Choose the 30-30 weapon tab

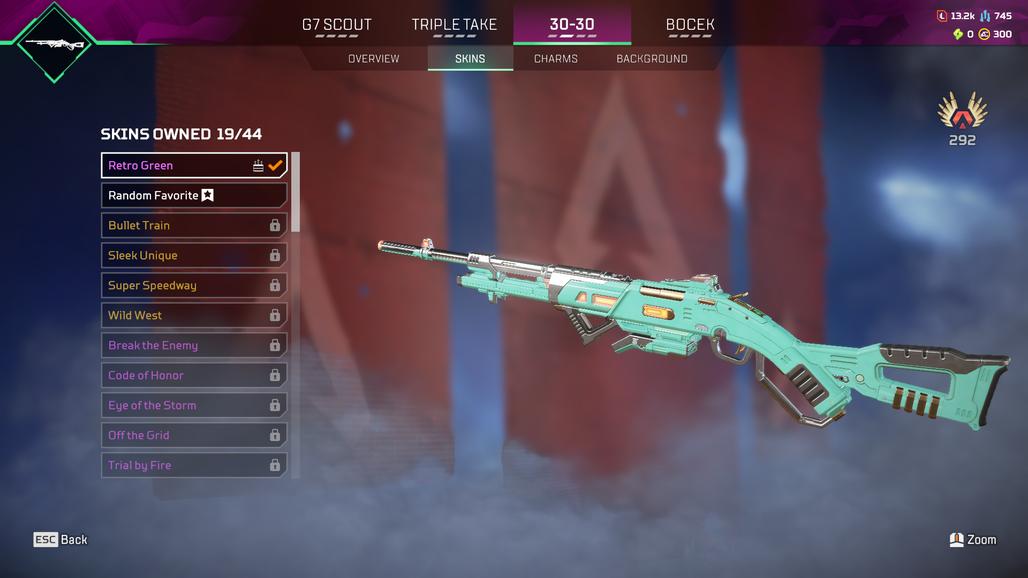[x=571, y=25]
